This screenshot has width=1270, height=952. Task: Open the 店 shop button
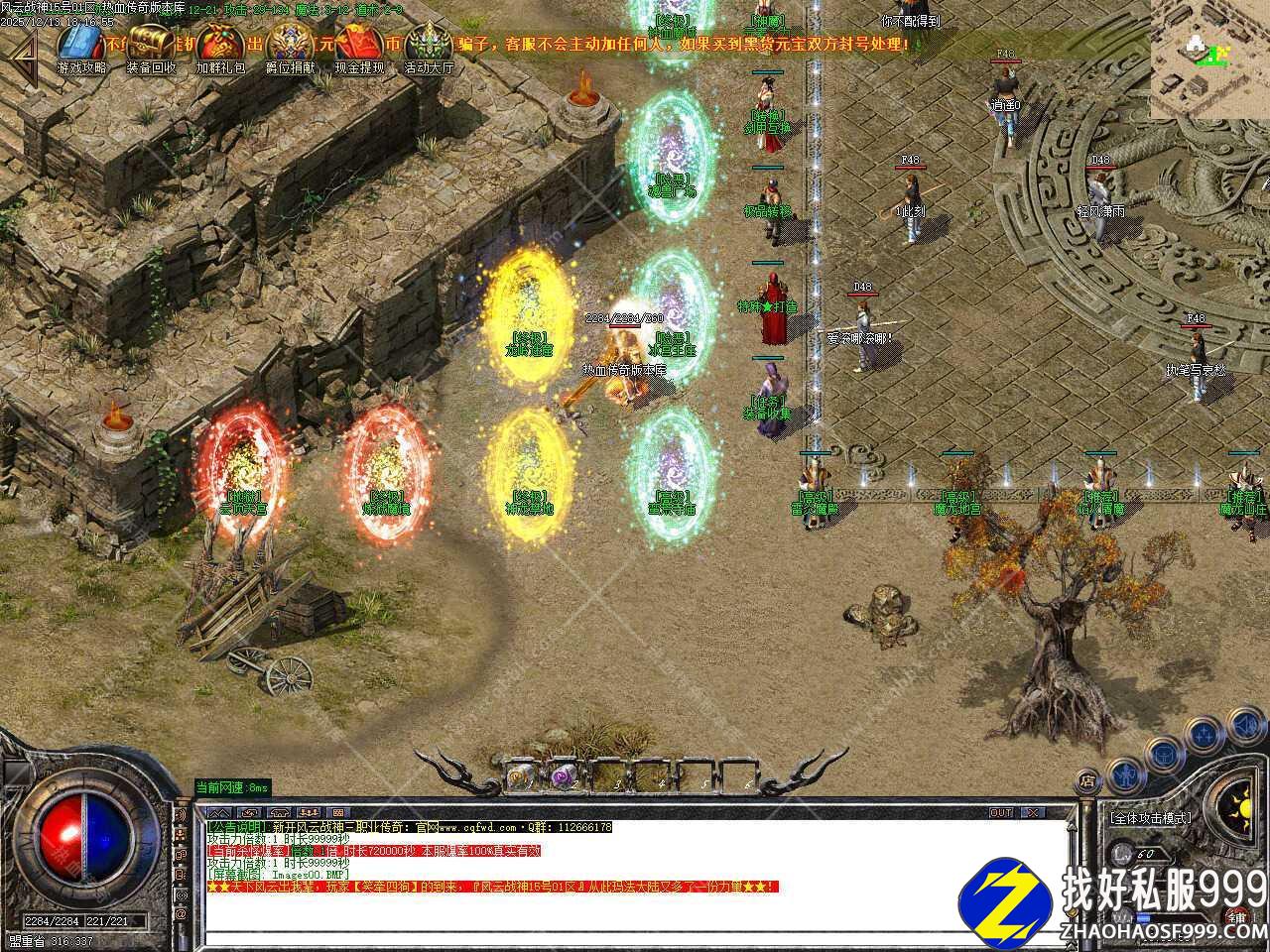tap(1088, 781)
